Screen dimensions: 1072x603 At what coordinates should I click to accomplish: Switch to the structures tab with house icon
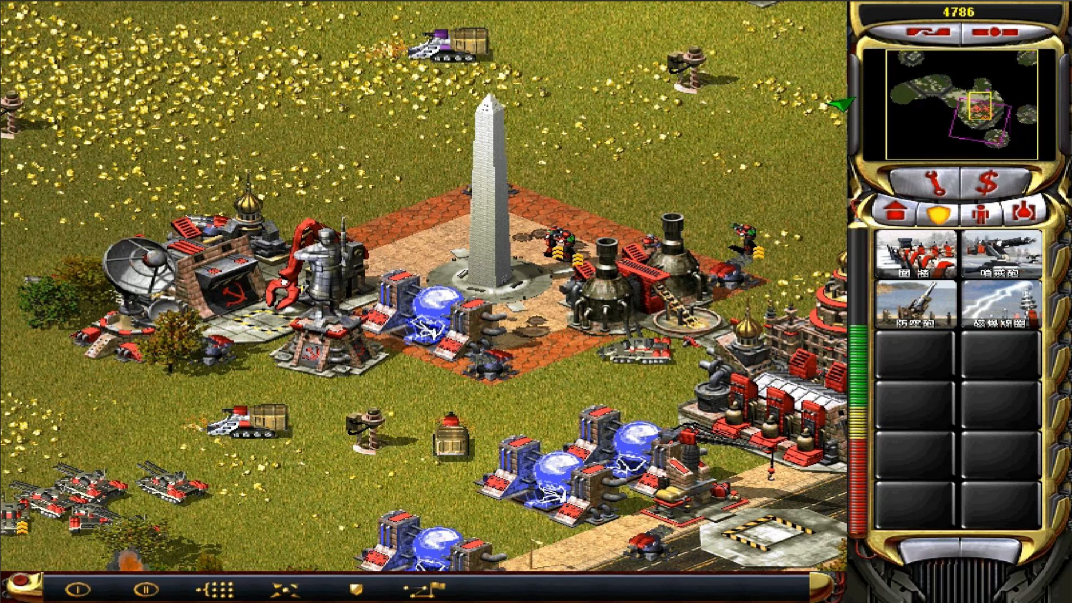896,213
